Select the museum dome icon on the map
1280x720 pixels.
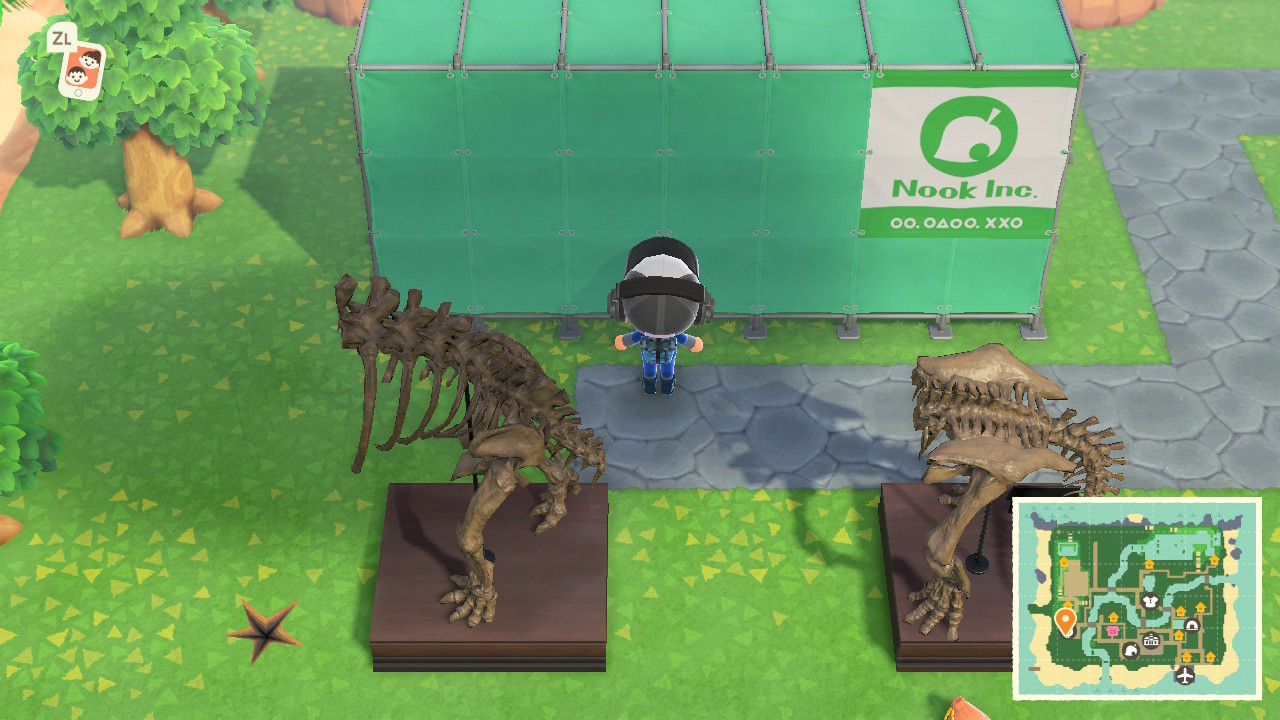(1191, 625)
